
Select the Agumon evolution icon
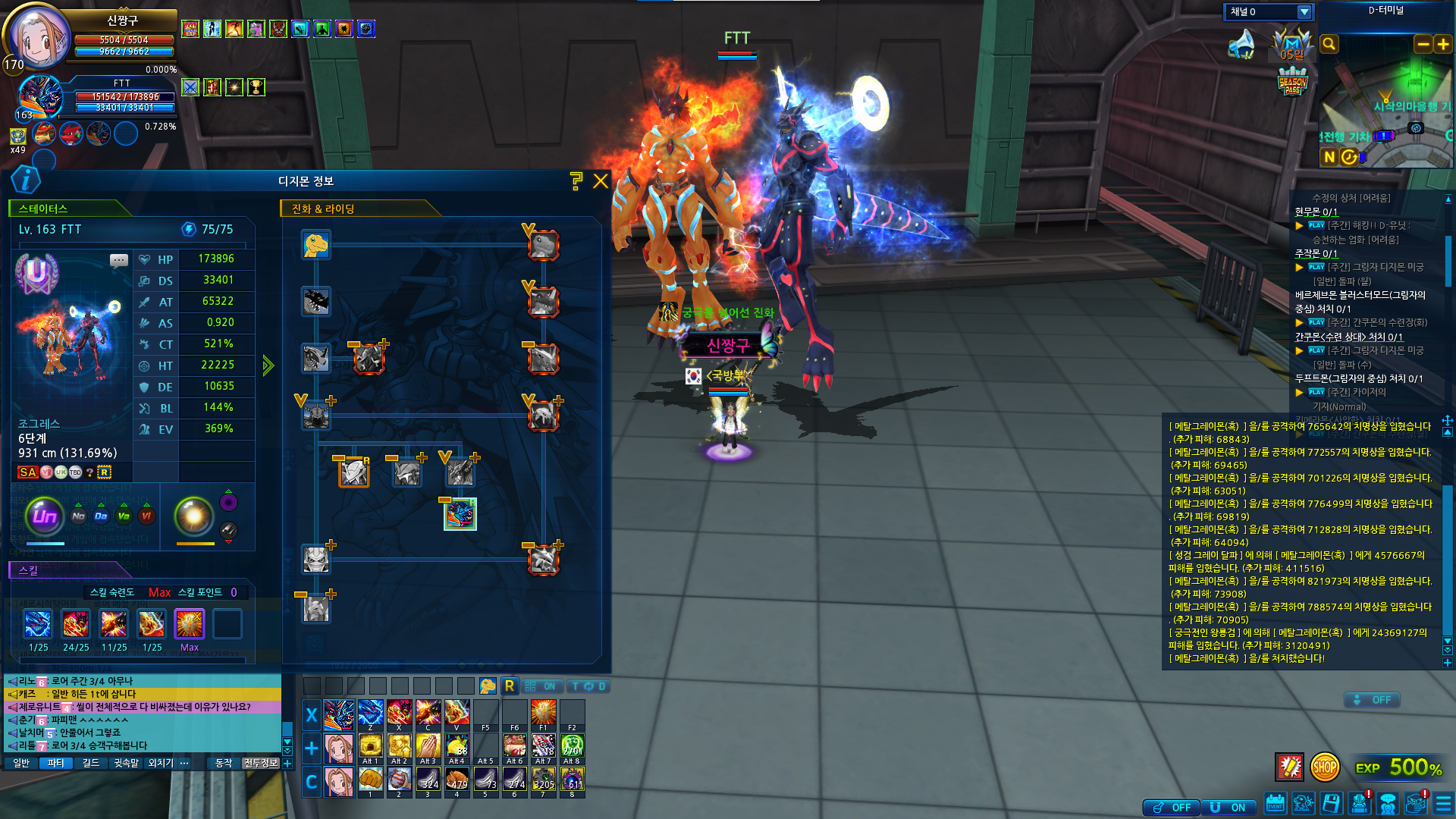point(315,245)
